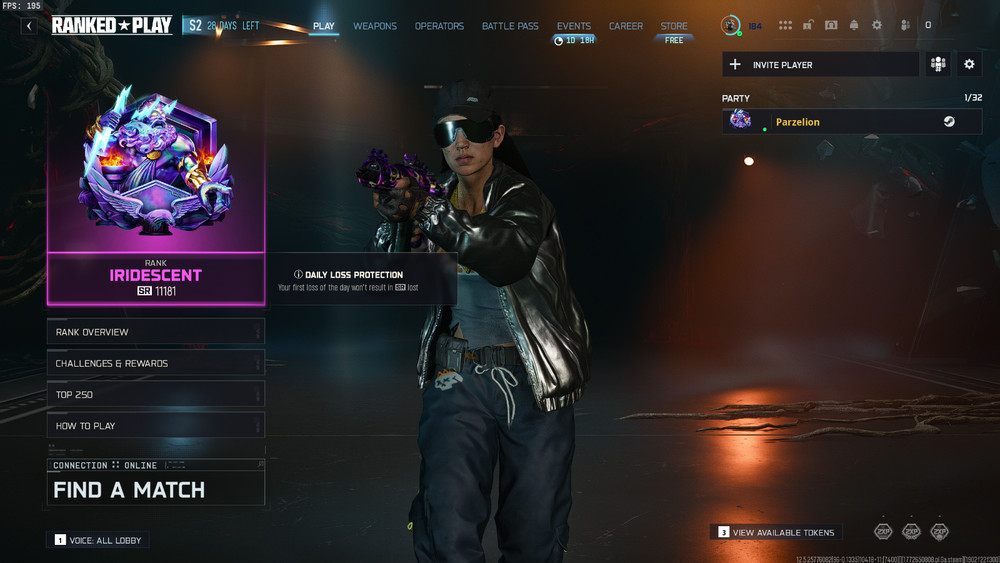Show the Events tab
The height and width of the screenshot is (563, 1000).
pos(574,26)
